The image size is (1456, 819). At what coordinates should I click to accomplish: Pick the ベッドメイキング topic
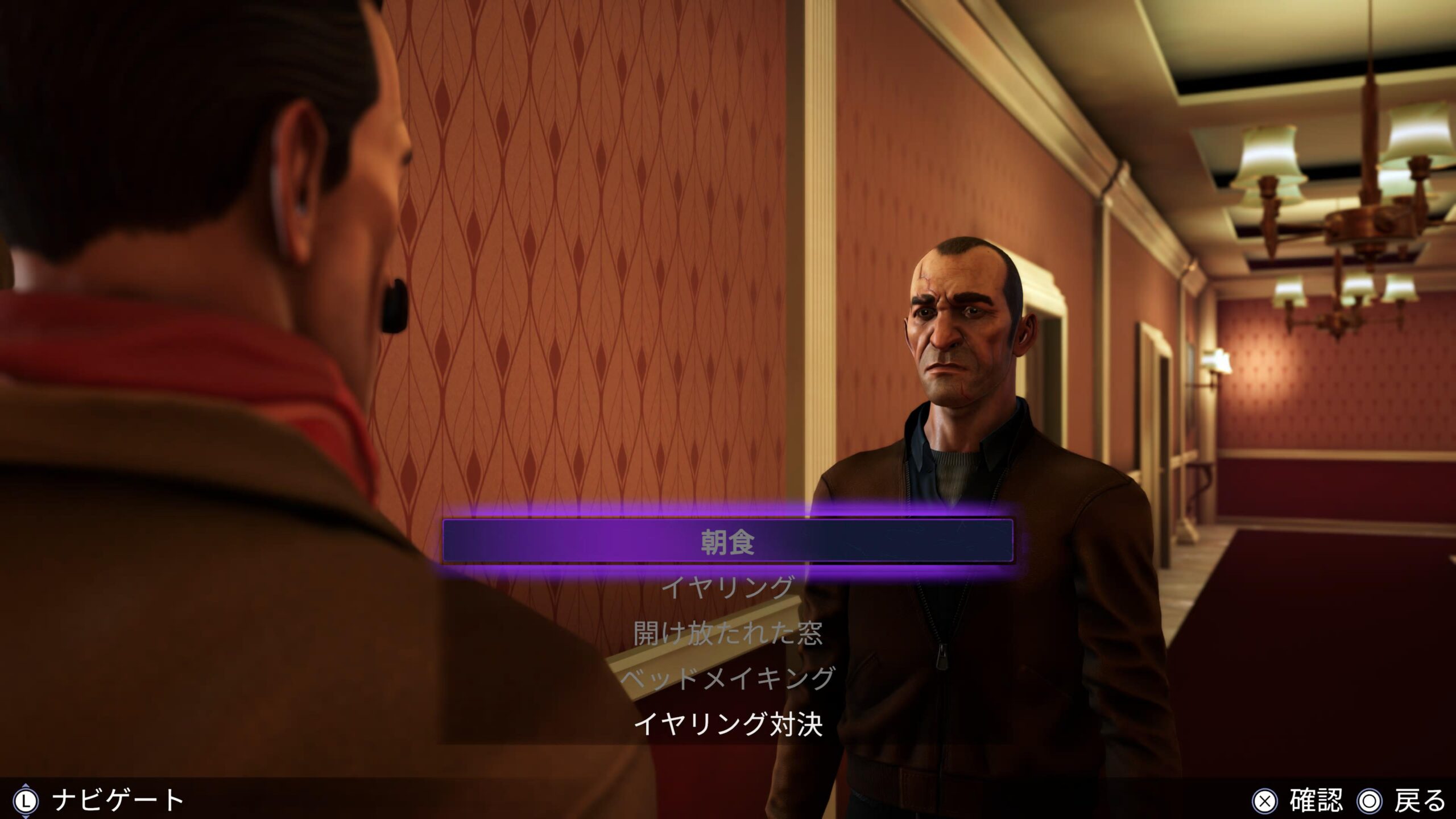[x=728, y=679]
